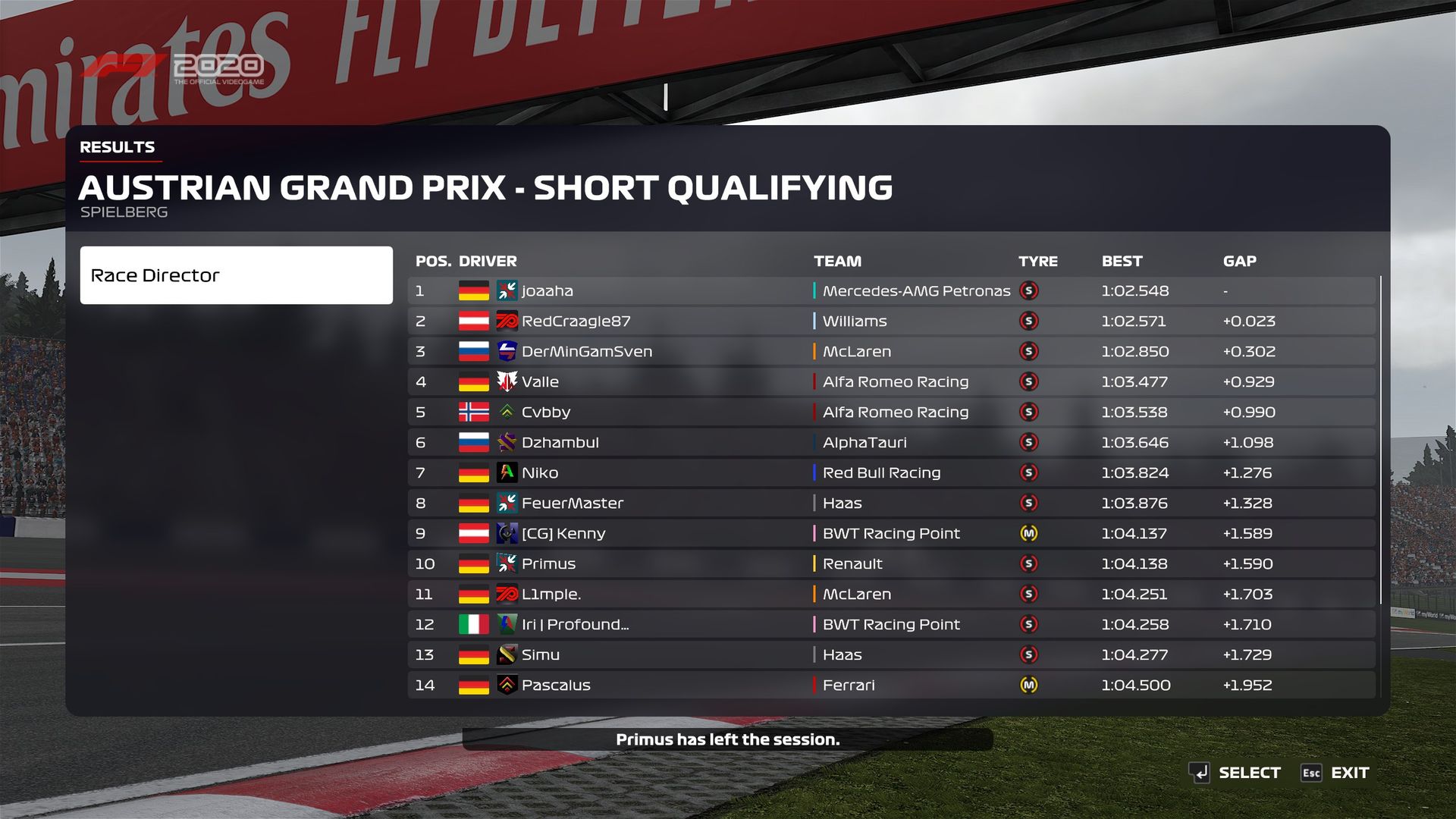Pick the Iri | Profound... row
Viewport: 1456px width, 819px height.
coord(891,625)
